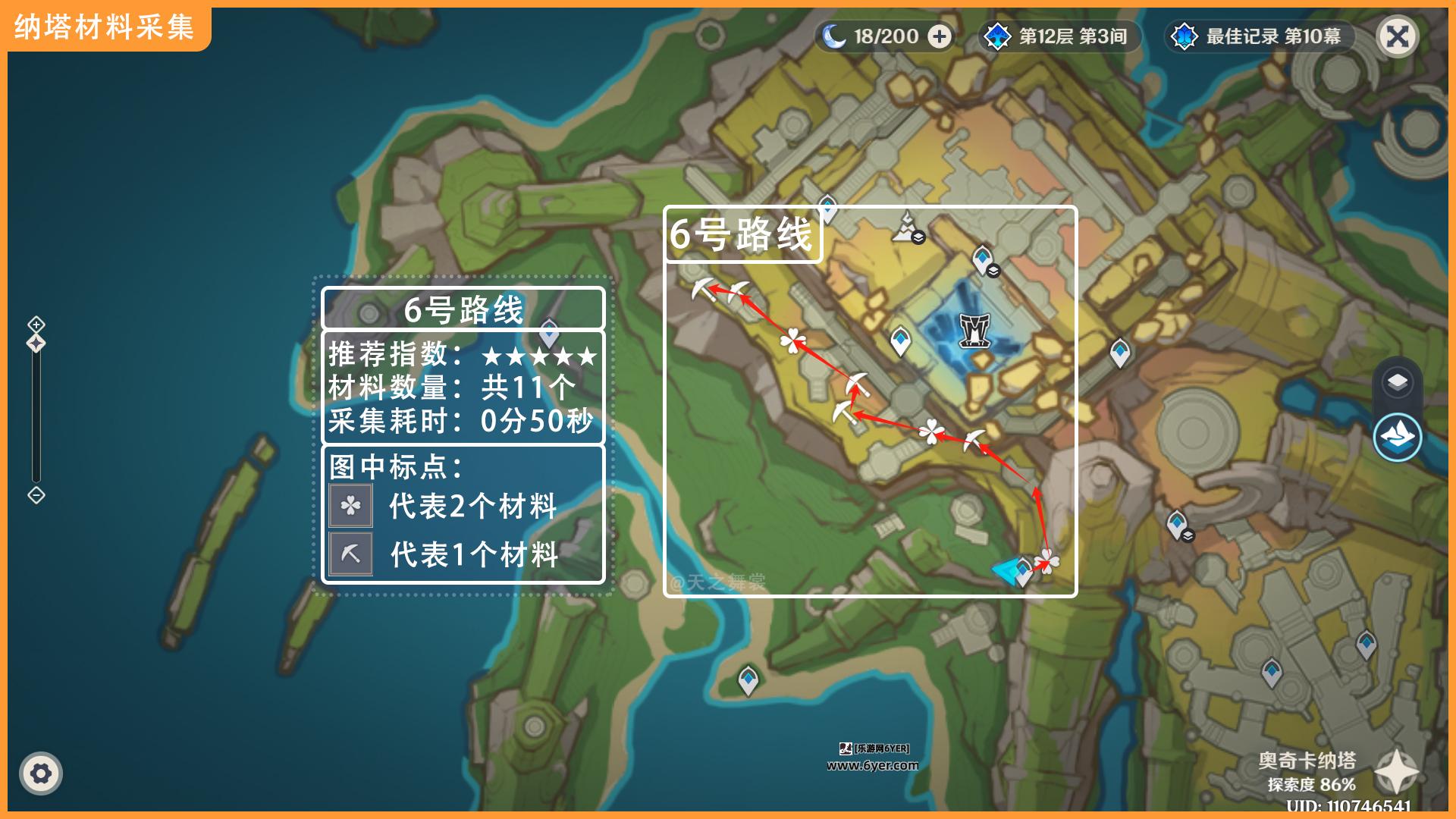Select the domain marker in the blue courtyard
Viewport: 1456px width, 819px height.
click(x=974, y=331)
